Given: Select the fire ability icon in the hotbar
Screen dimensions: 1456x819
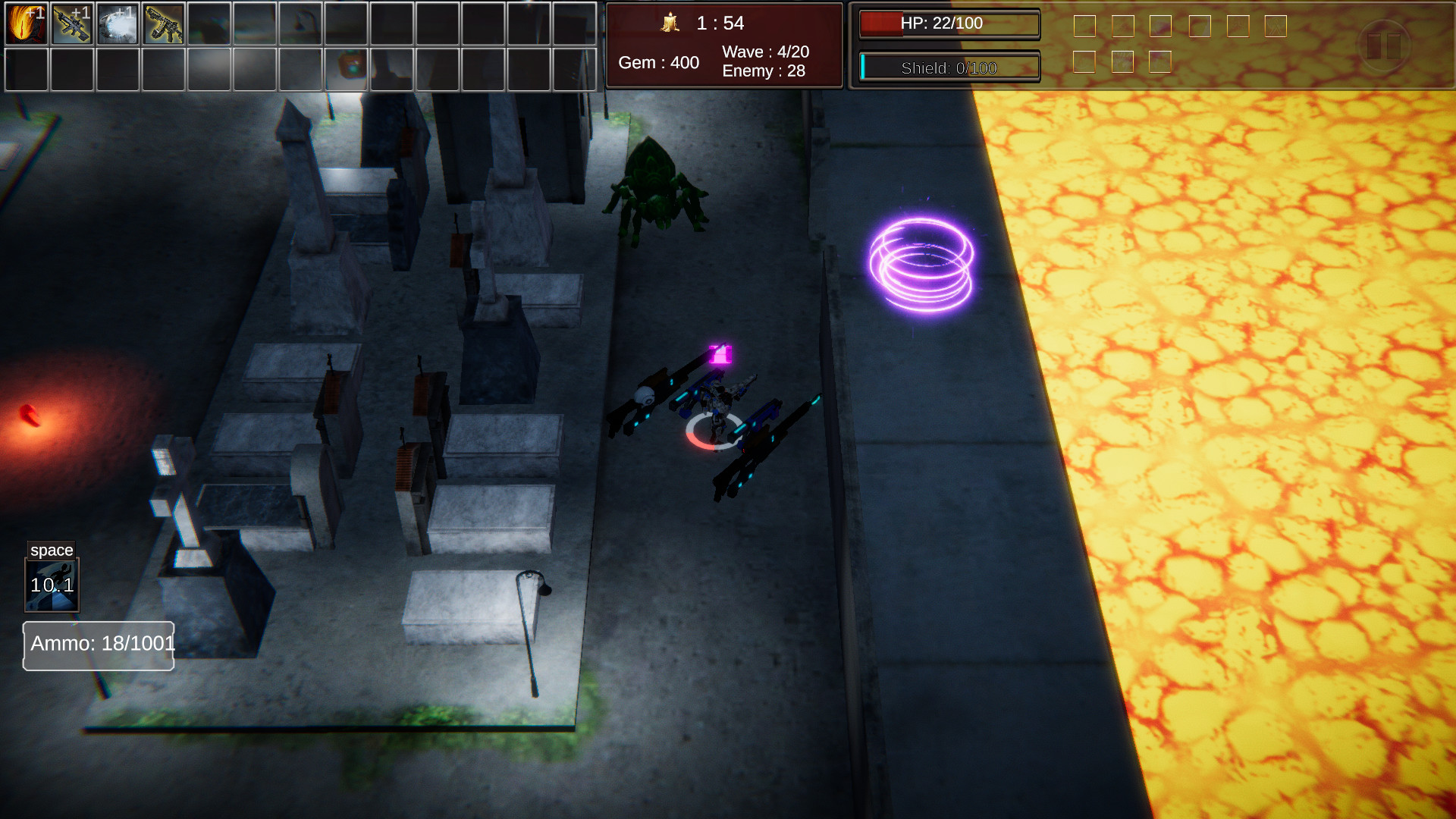Looking at the screenshot, I should click(x=26, y=24).
